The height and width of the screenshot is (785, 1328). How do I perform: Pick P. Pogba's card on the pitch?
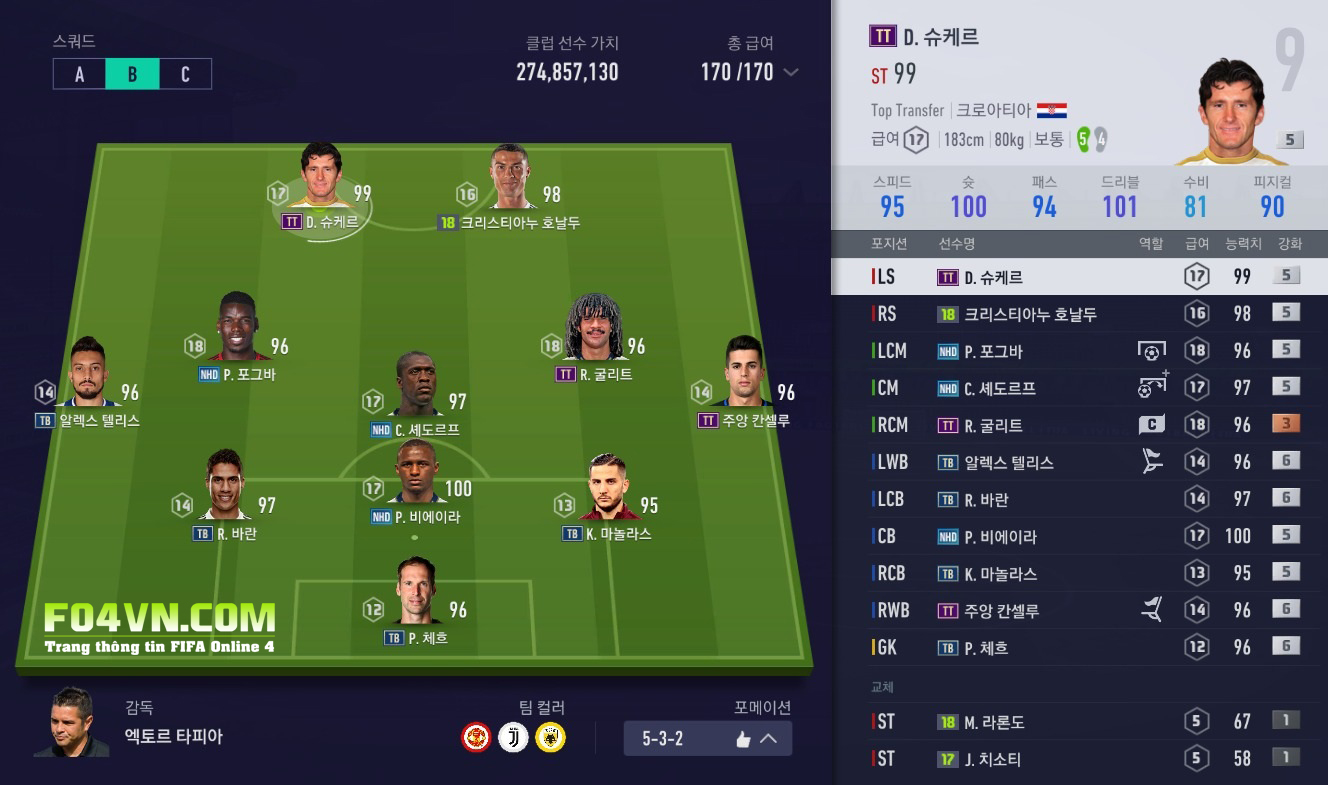point(237,330)
